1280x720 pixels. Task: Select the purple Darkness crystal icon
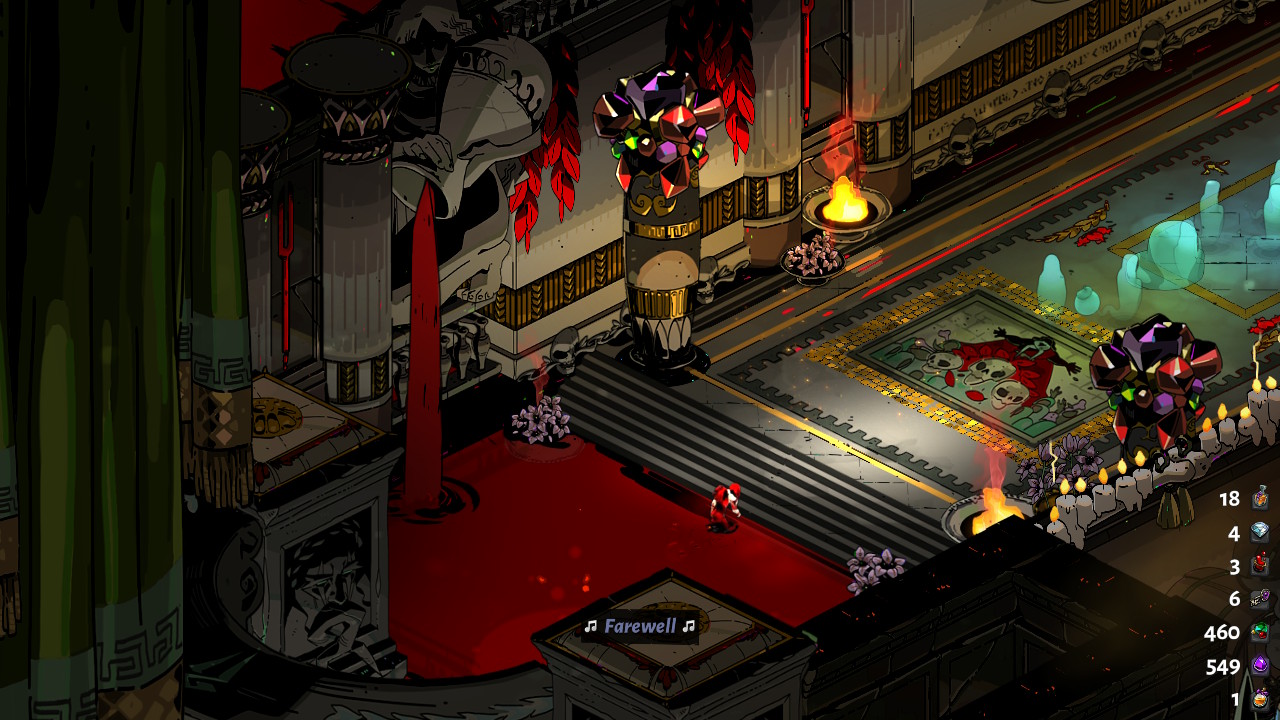point(1260,666)
